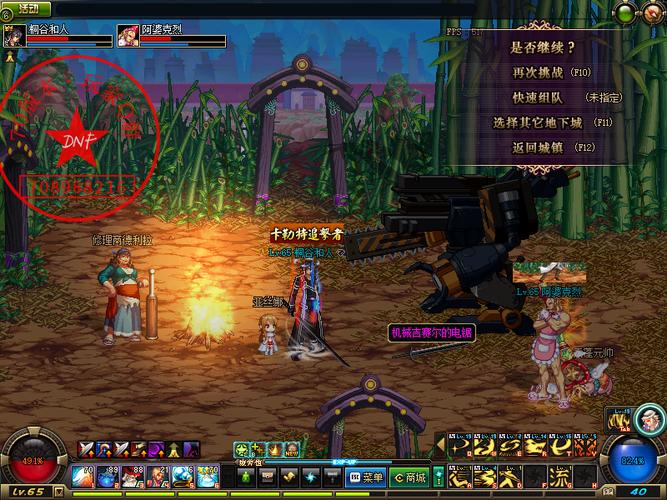Screen dimensions: 667x500
Task: Open the 菜单 menu button
Action: [x=366, y=477]
